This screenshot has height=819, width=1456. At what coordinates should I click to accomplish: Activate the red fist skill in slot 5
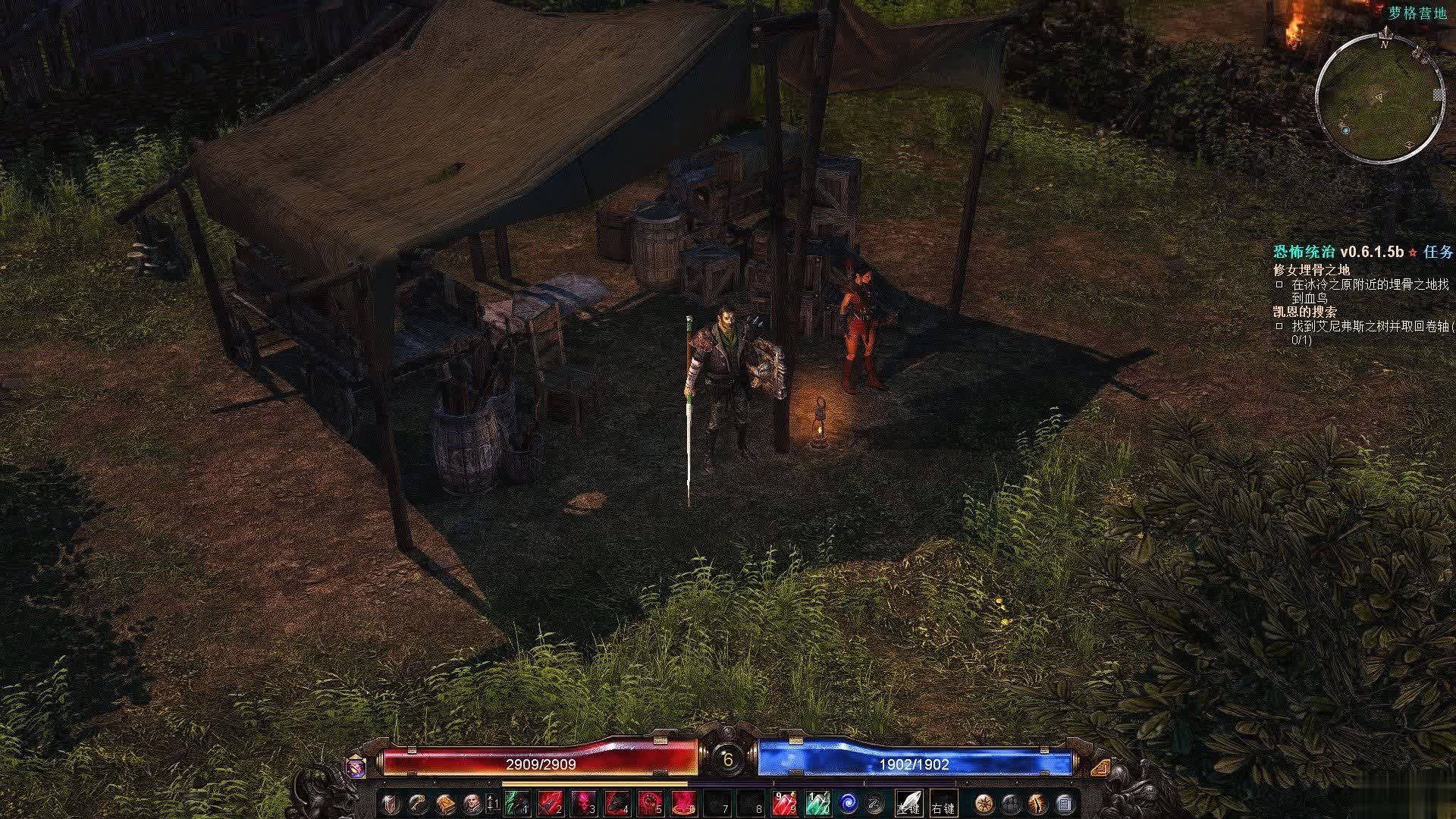coord(651,803)
